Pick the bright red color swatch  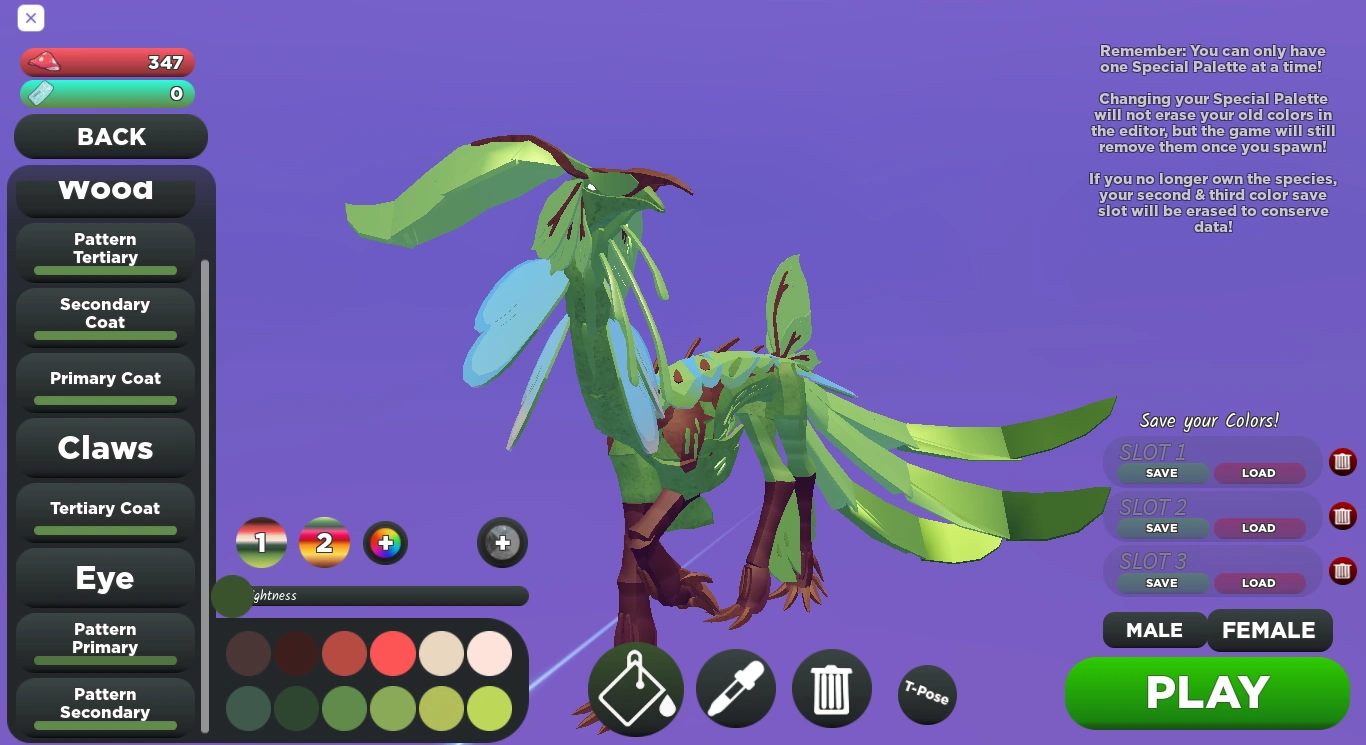(x=393, y=653)
